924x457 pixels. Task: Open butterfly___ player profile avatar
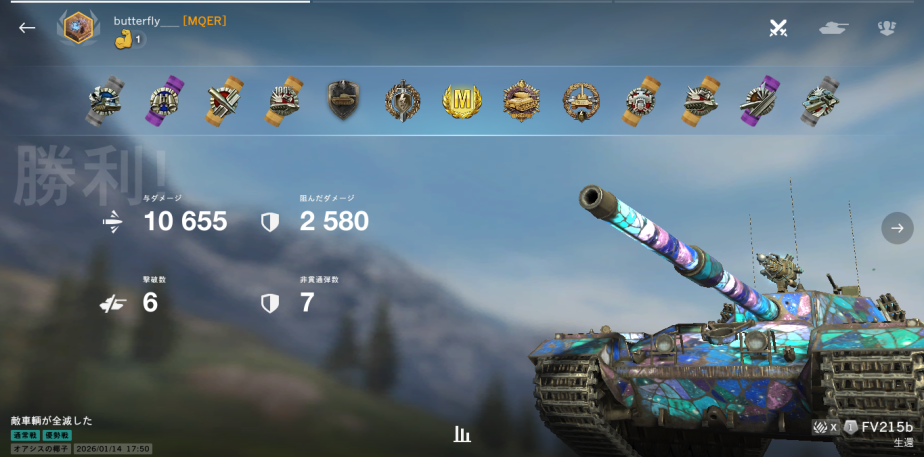76,28
